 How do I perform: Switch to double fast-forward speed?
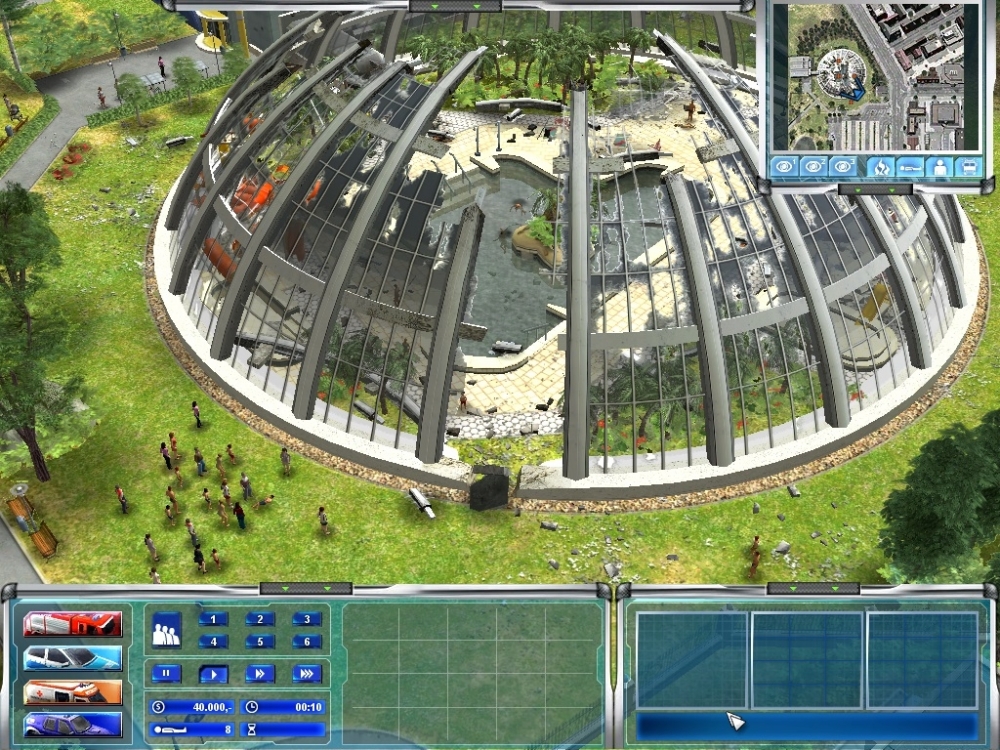(x=259, y=674)
